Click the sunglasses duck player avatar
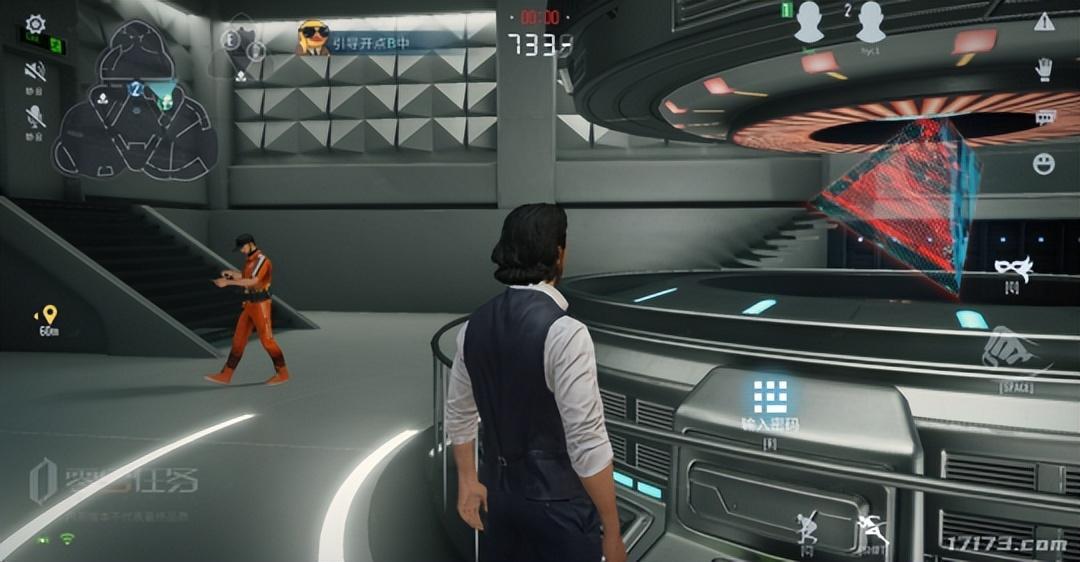 click(313, 38)
